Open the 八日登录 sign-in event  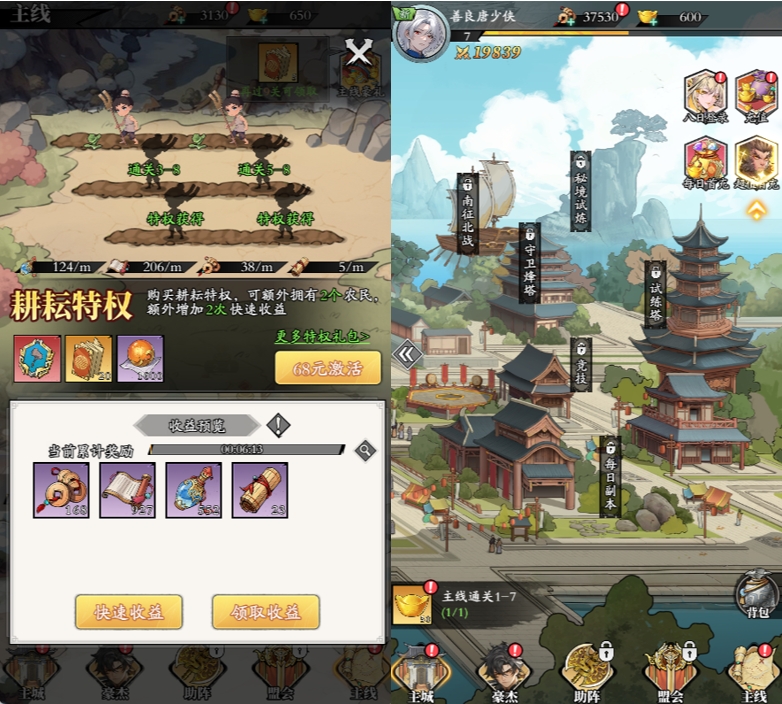click(x=706, y=96)
